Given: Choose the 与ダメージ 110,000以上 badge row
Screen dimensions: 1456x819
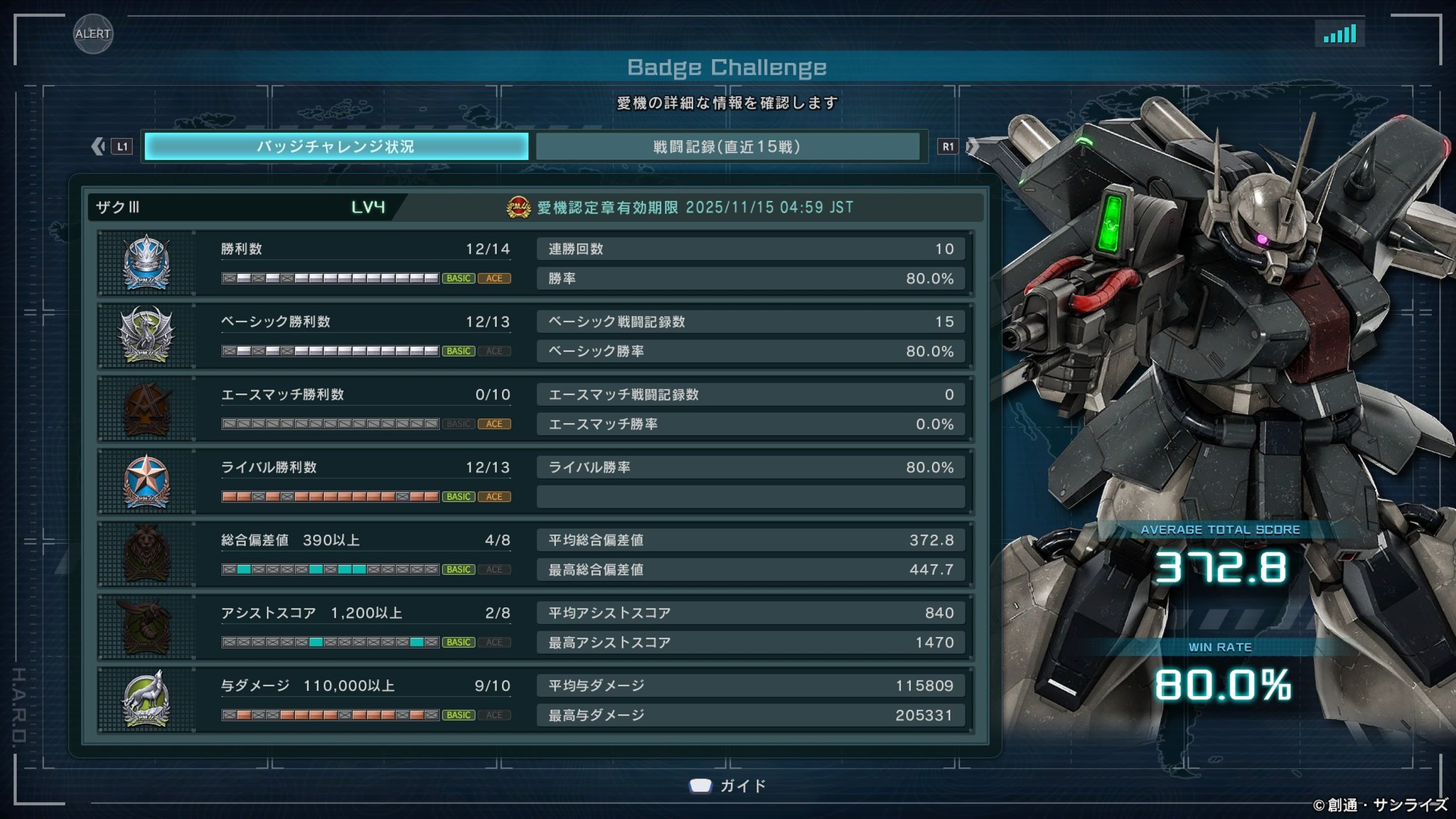Looking at the screenshot, I should 365,700.
